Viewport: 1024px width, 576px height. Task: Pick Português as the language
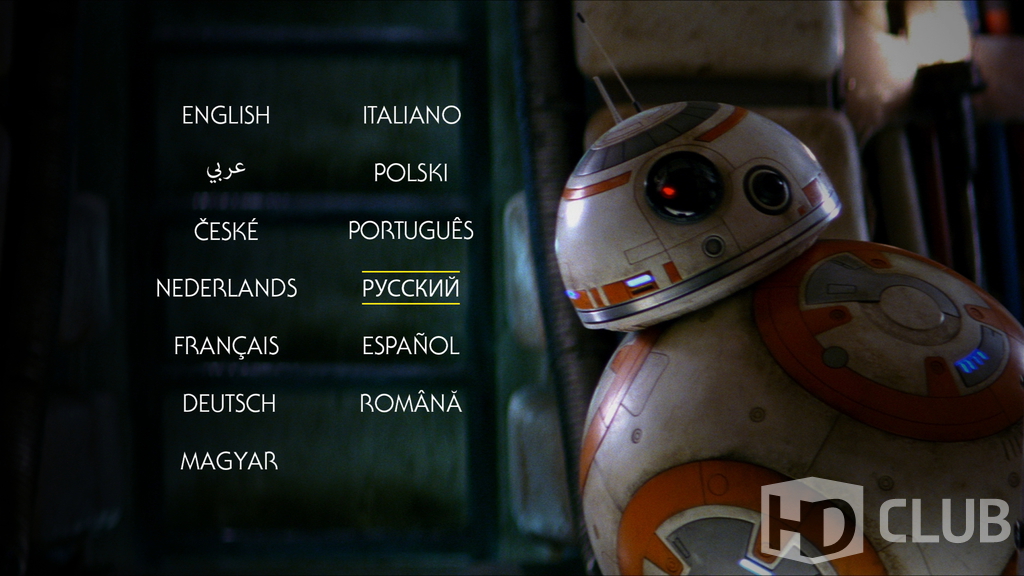click(x=411, y=231)
